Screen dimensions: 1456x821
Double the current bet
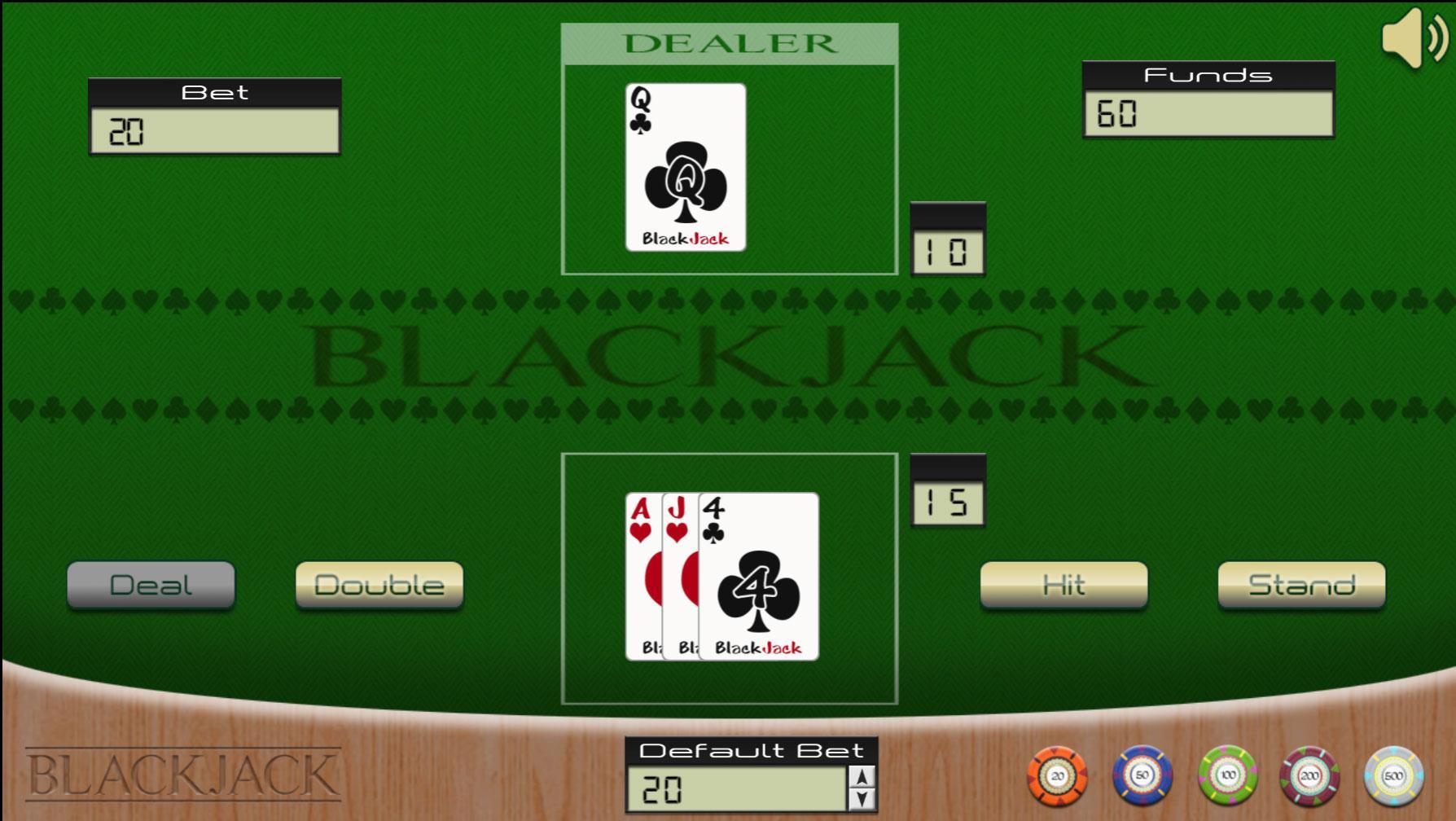(x=379, y=585)
